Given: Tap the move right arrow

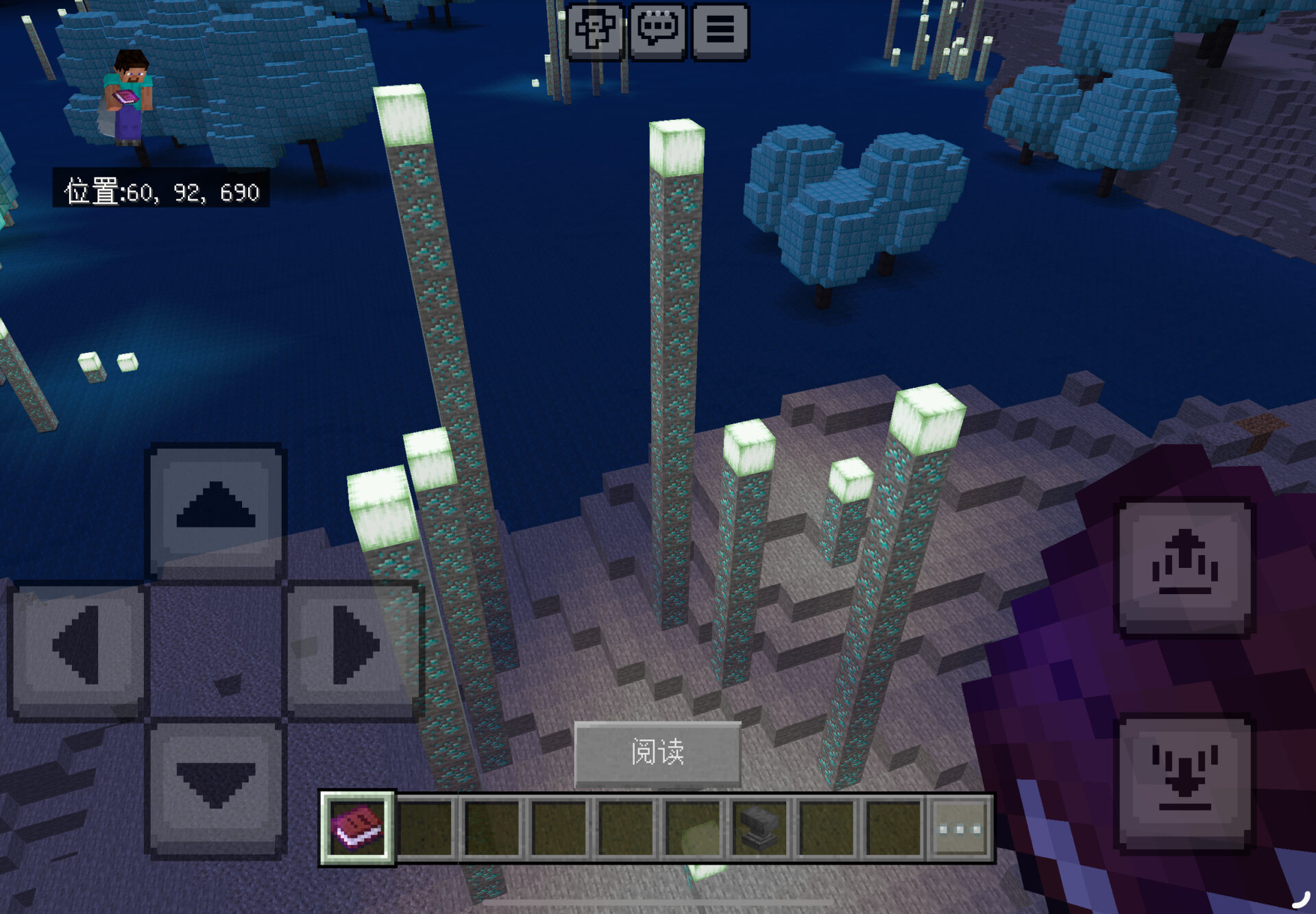Looking at the screenshot, I should point(354,647).
